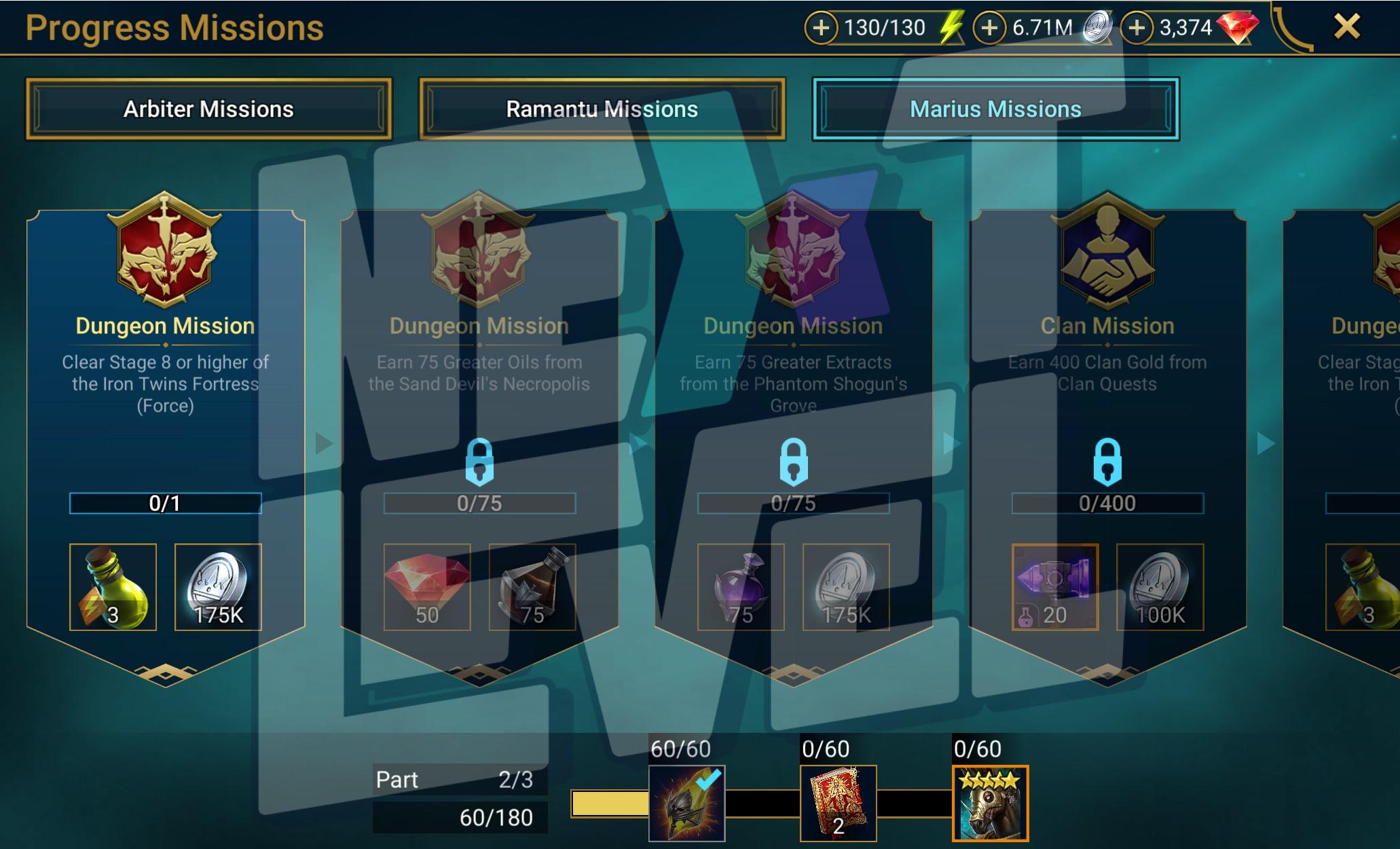Open the Ramantu Missions tab
The height and width of the screenshot is (849, 1400).
pos(602,109)
